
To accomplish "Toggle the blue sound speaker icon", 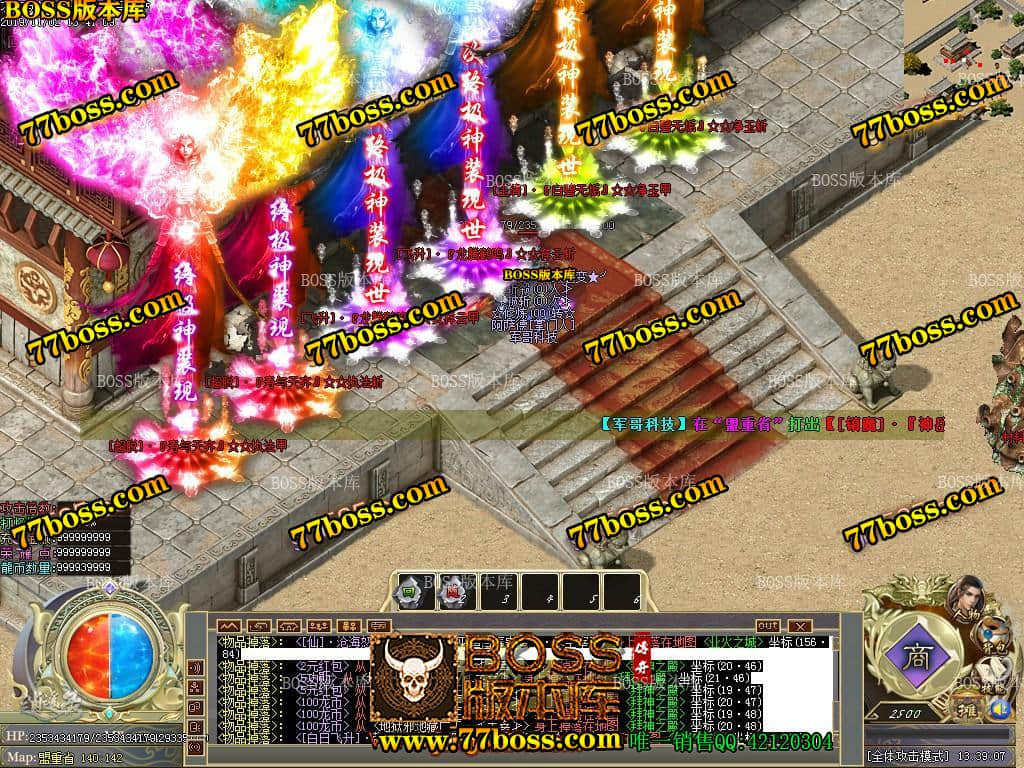I will click(x=998, y=709).
